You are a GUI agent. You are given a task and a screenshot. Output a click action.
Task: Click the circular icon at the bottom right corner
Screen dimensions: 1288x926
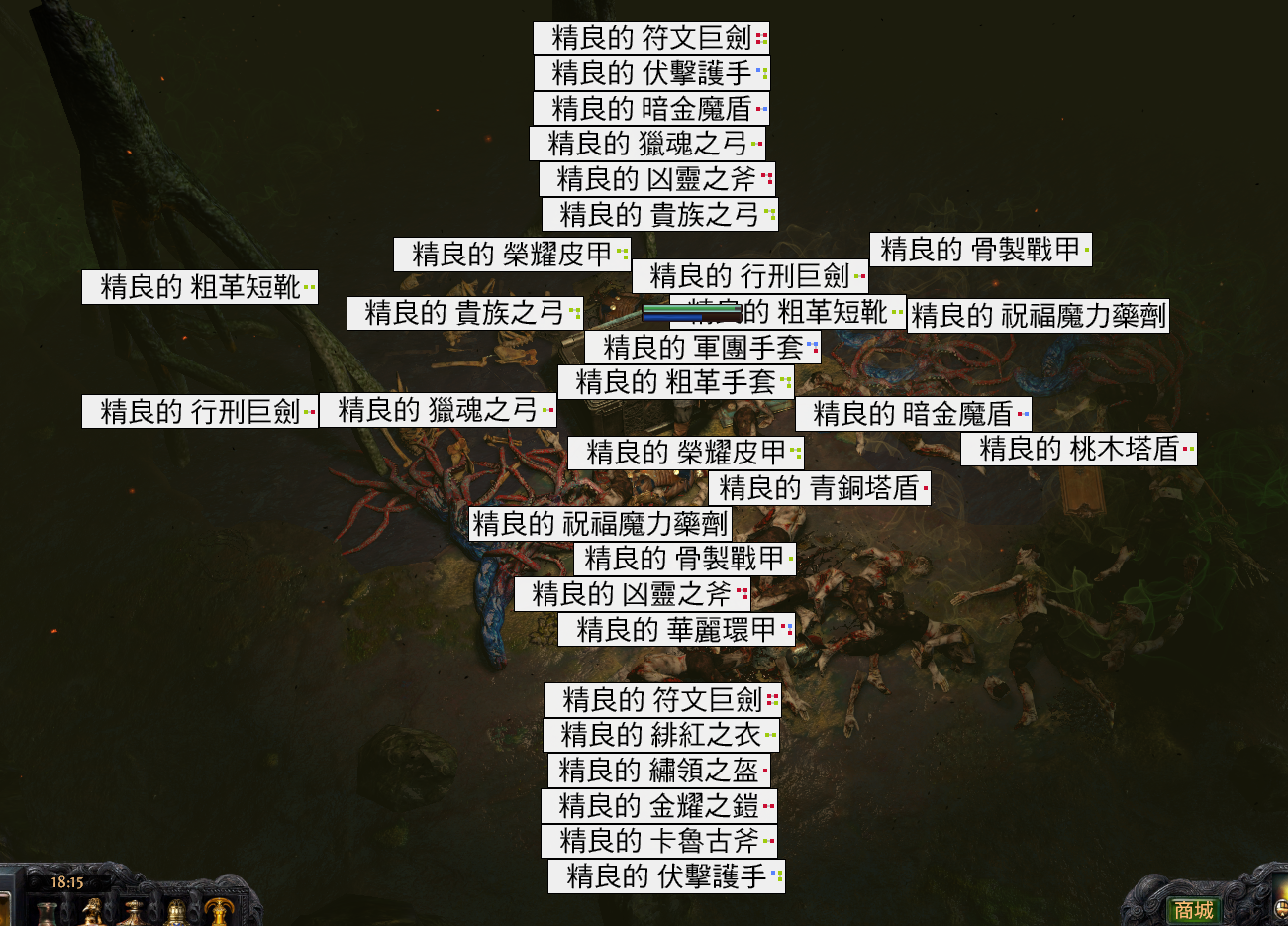pyautogui.click(x=1281, y=908)
